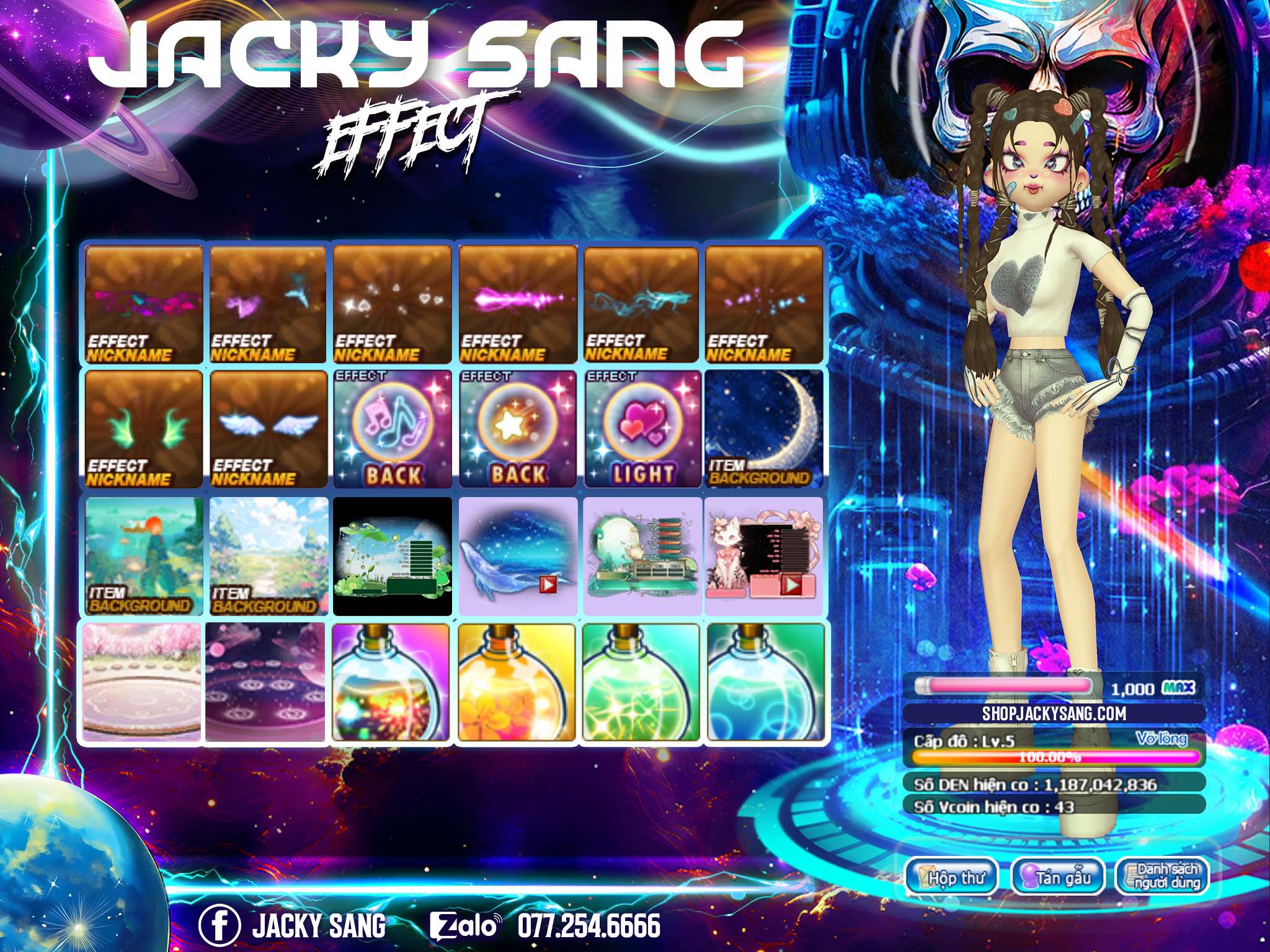The width and height of the screenshot is (1270, 952).
Task: Click the Tán gẫu chat button
Action: point(1058,877)
